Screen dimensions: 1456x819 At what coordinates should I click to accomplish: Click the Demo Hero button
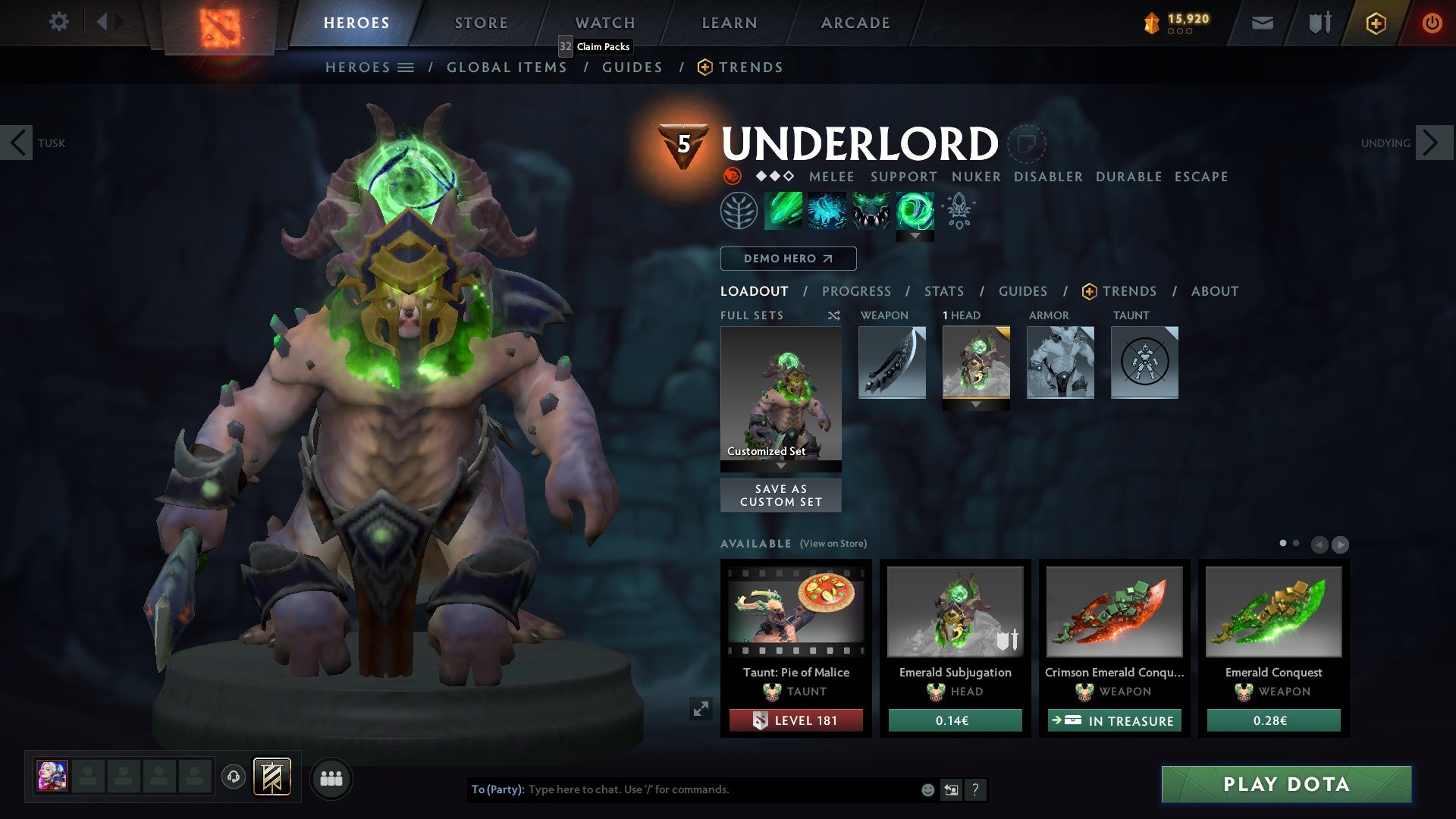pyautogui.click(x=788, y=259)
